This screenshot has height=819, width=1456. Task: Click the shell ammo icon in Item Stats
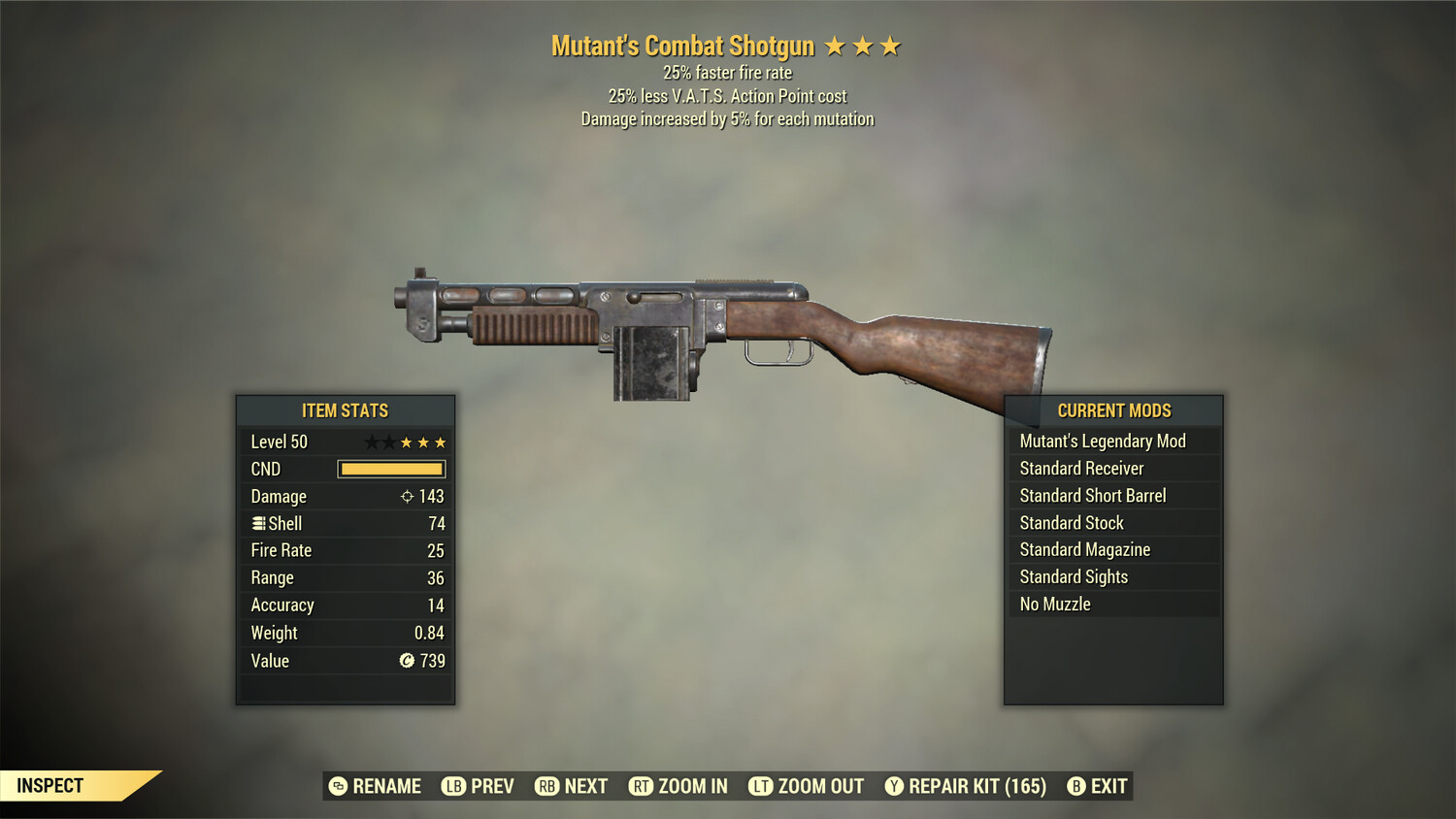coord(257,523)
